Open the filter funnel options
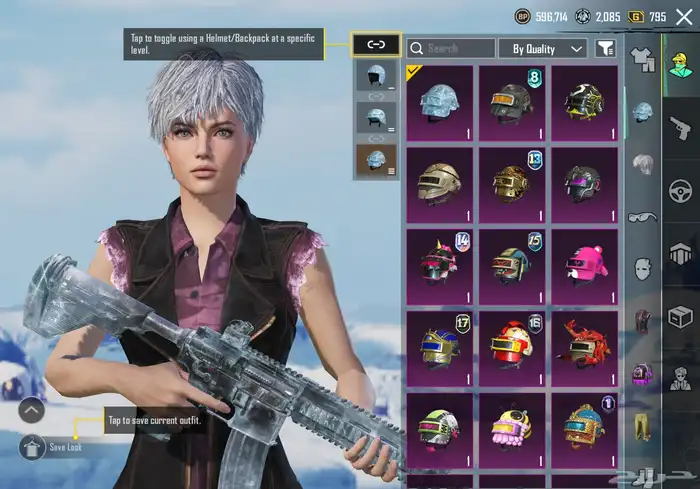The height and width of the screenshot is (489, 700). pyautogui.click(x=605, y=48)
